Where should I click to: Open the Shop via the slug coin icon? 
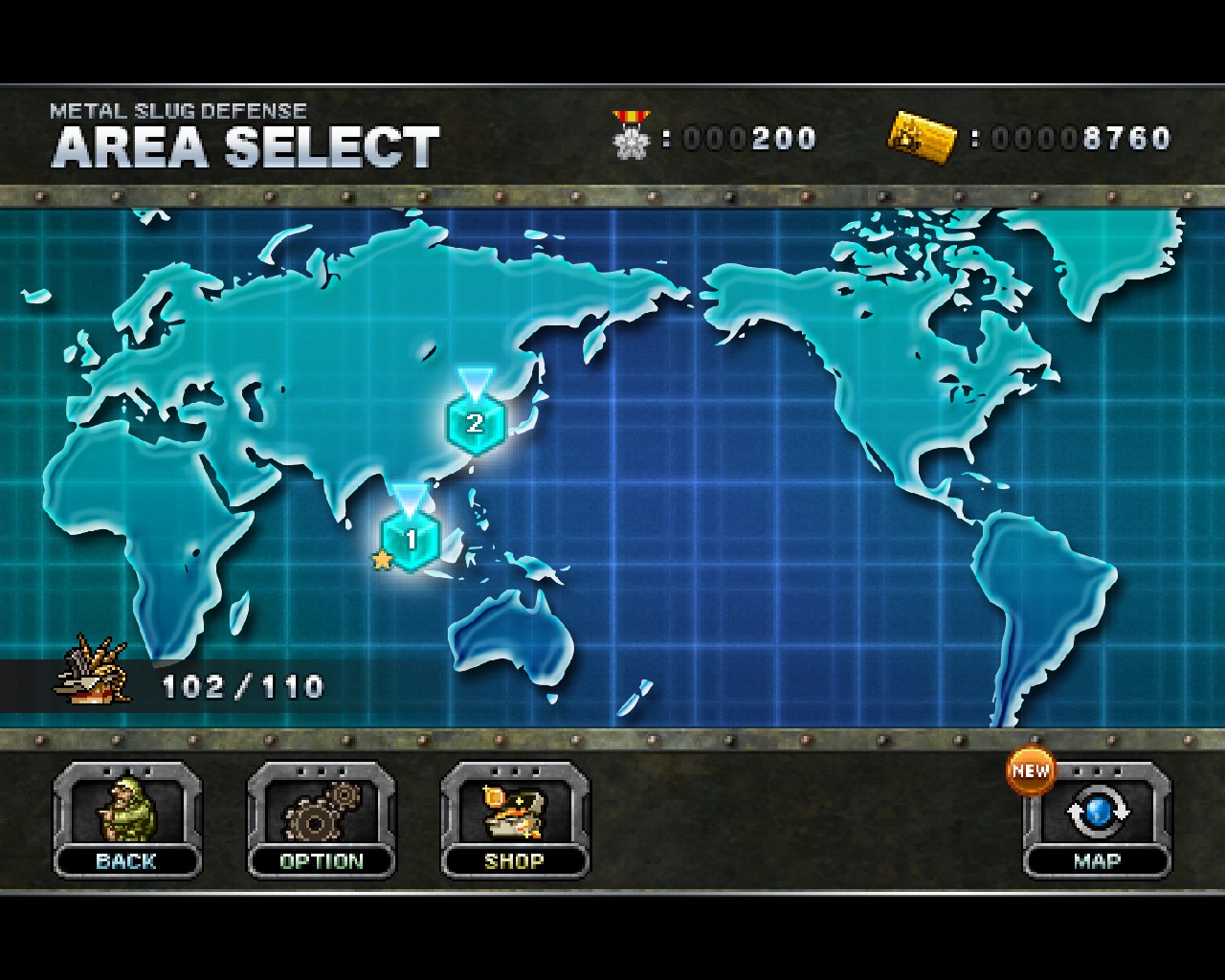click(514, 812)
